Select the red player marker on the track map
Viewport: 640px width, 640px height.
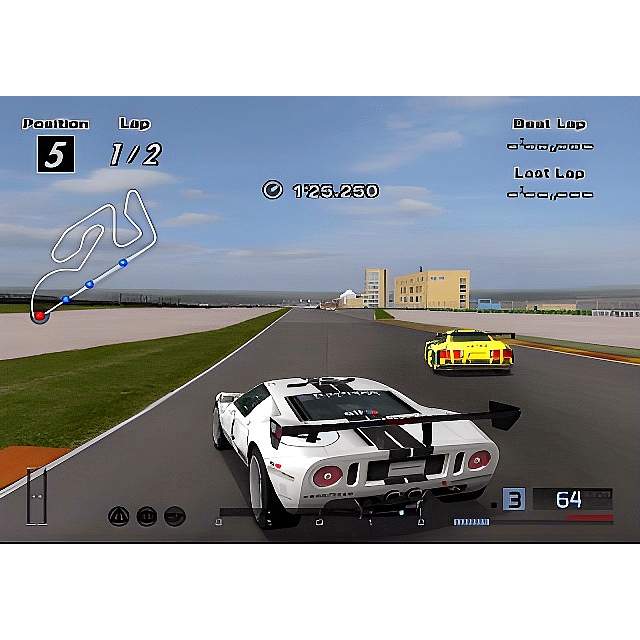coord(40,315)
